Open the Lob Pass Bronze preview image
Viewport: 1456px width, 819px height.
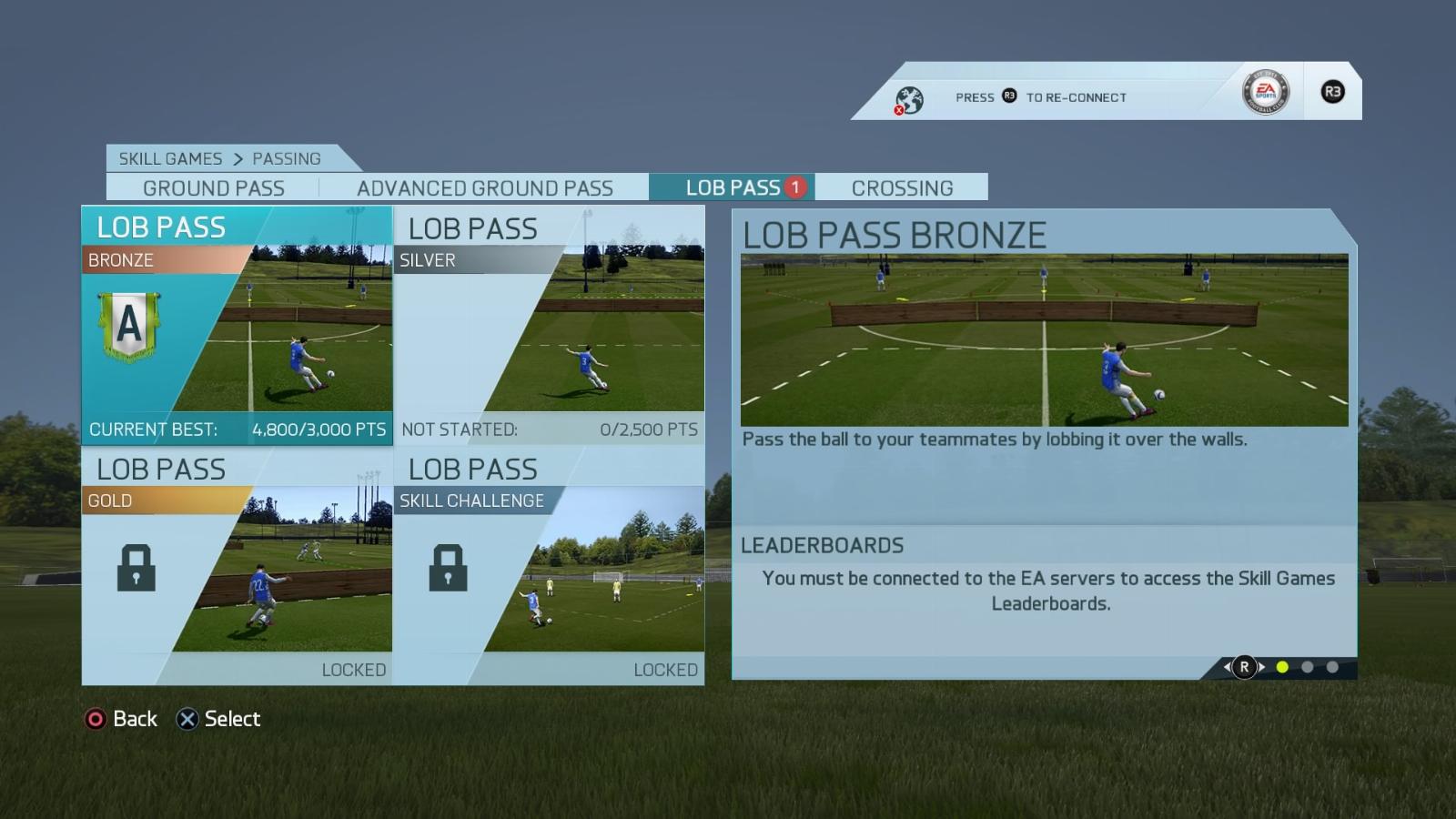click(1044, 340)
